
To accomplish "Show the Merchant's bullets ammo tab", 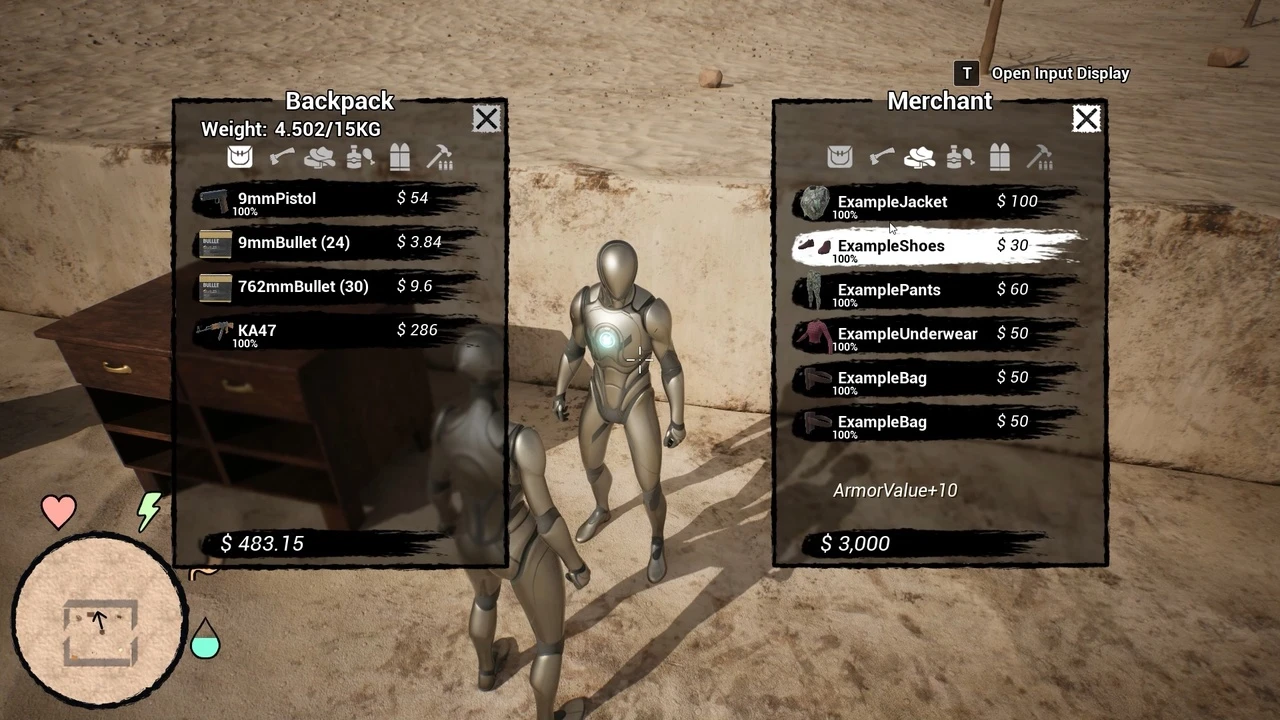I will [x=1000, y=157].
